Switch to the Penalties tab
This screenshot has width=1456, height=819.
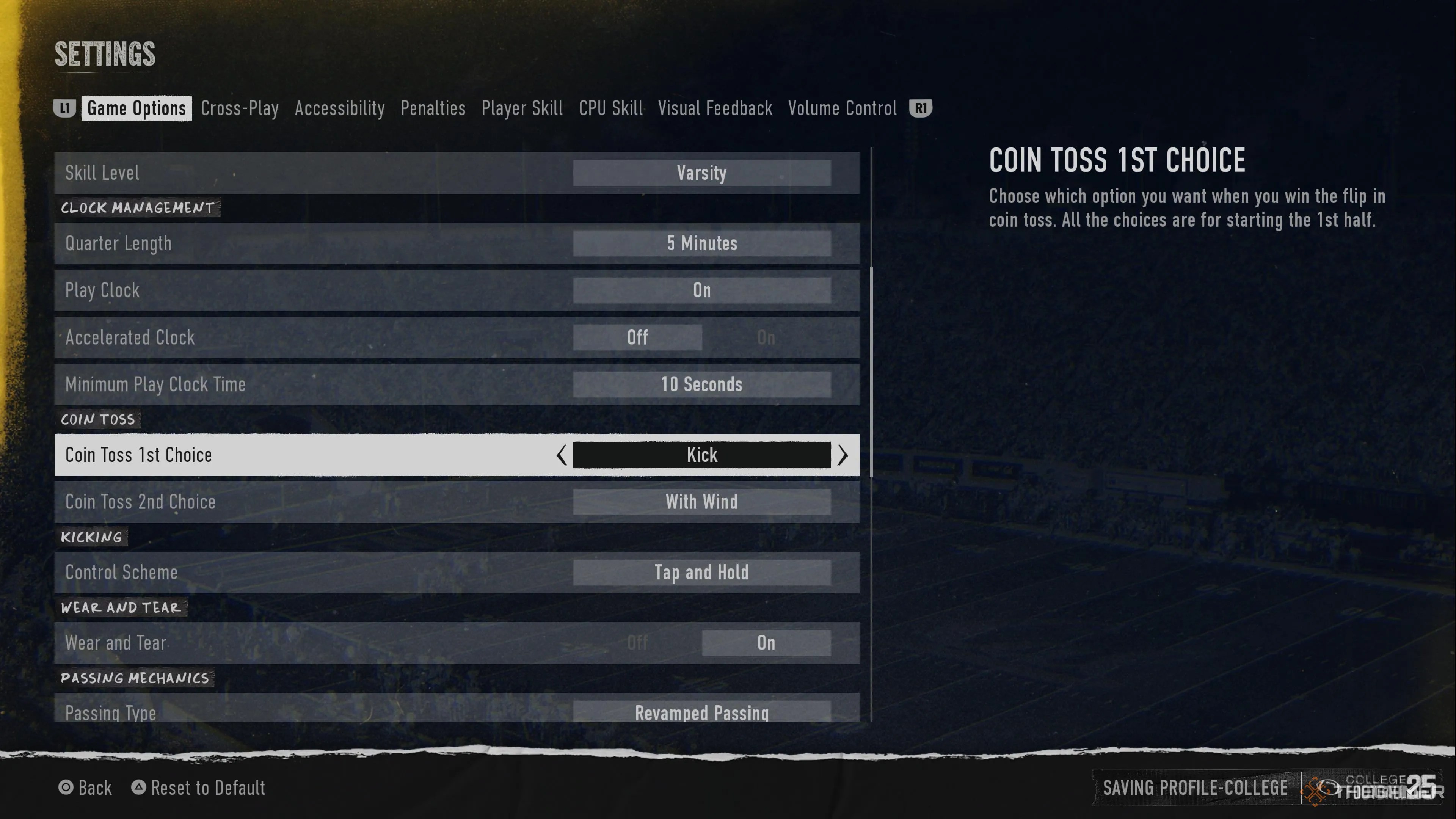tap(433, 108)
